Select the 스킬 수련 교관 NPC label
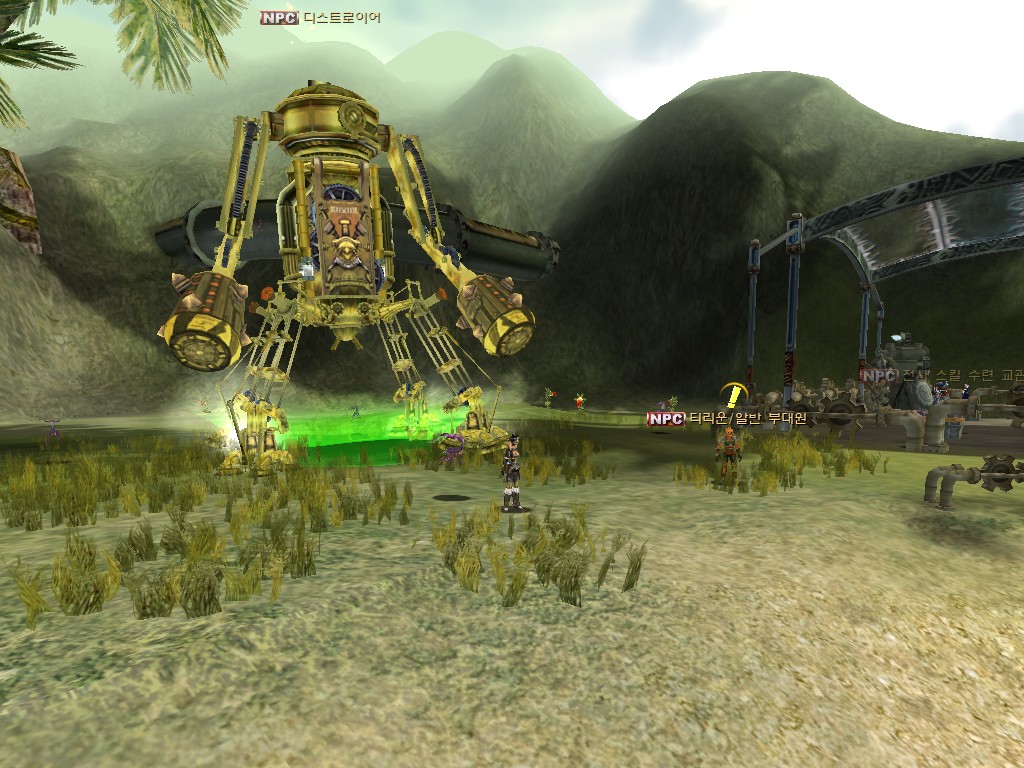Image resolution: width=1024 pixels, height=768 pixels. pyautogui.click(x=942, y=375)
